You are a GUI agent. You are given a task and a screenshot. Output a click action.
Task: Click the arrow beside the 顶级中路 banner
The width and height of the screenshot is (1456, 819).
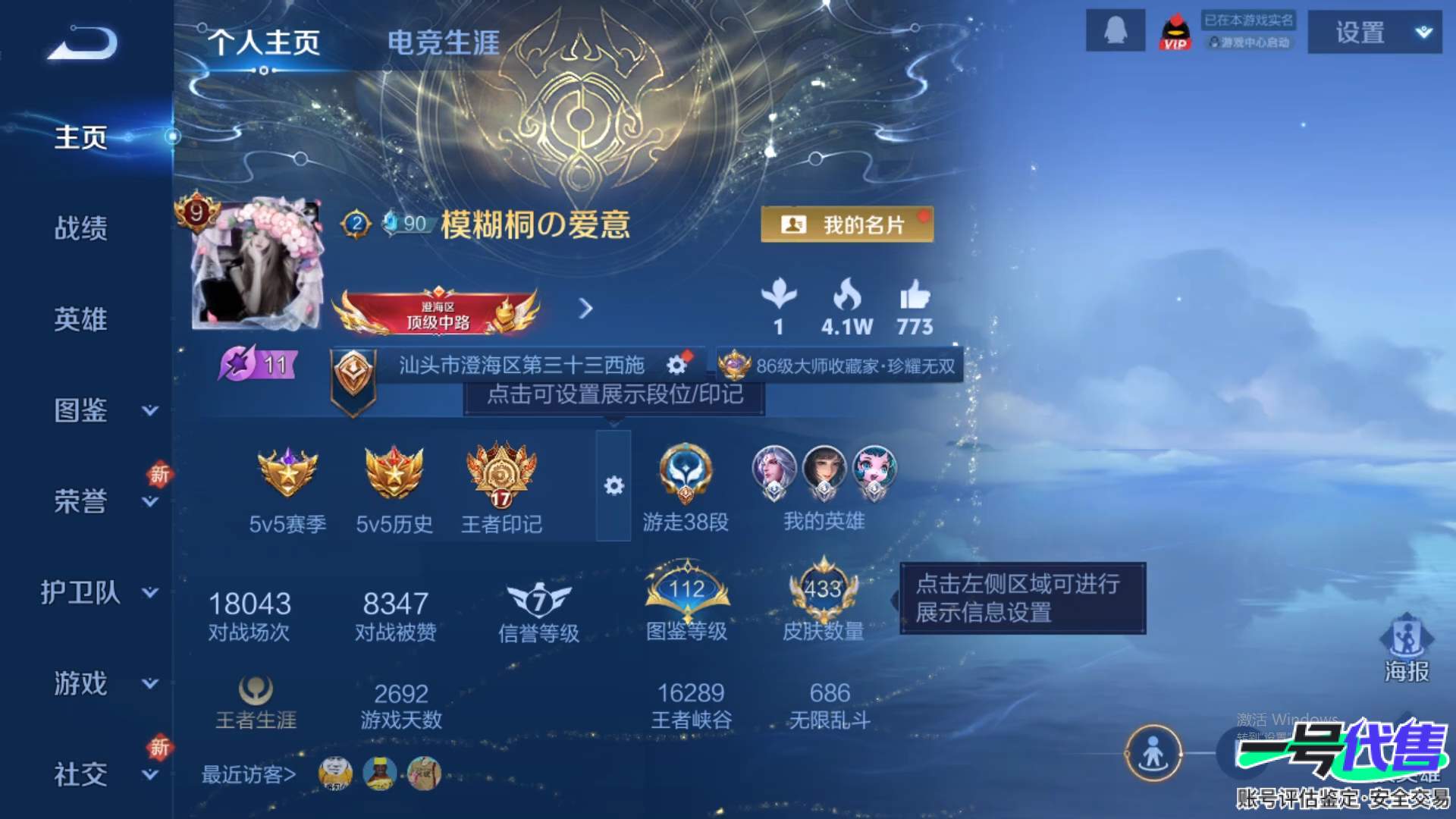[x=585, y=309]
